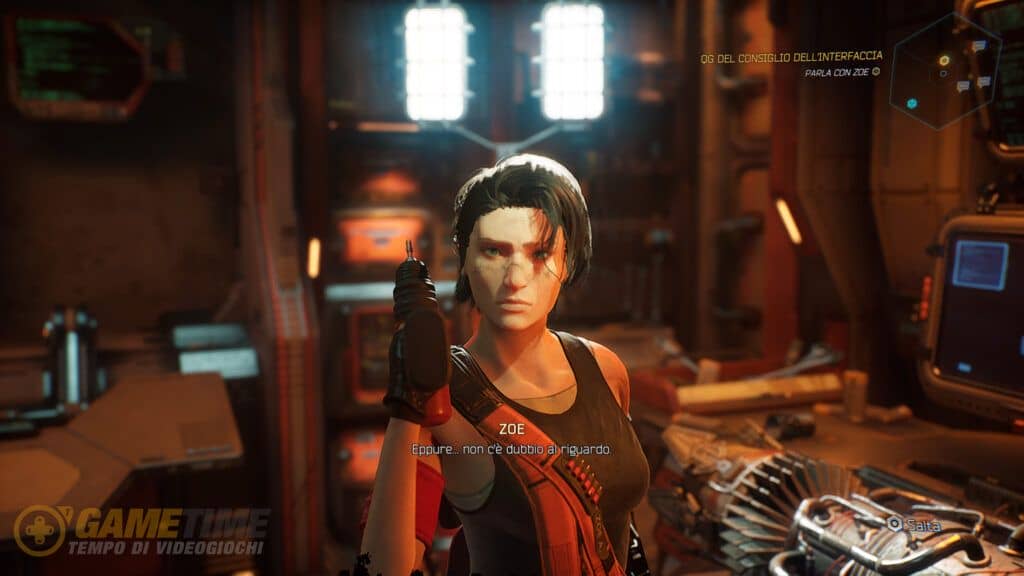Select the 'Parla con Zoe' objective tracker
The width and height of the screenshot is (1024, 576).
click(842, 72)
